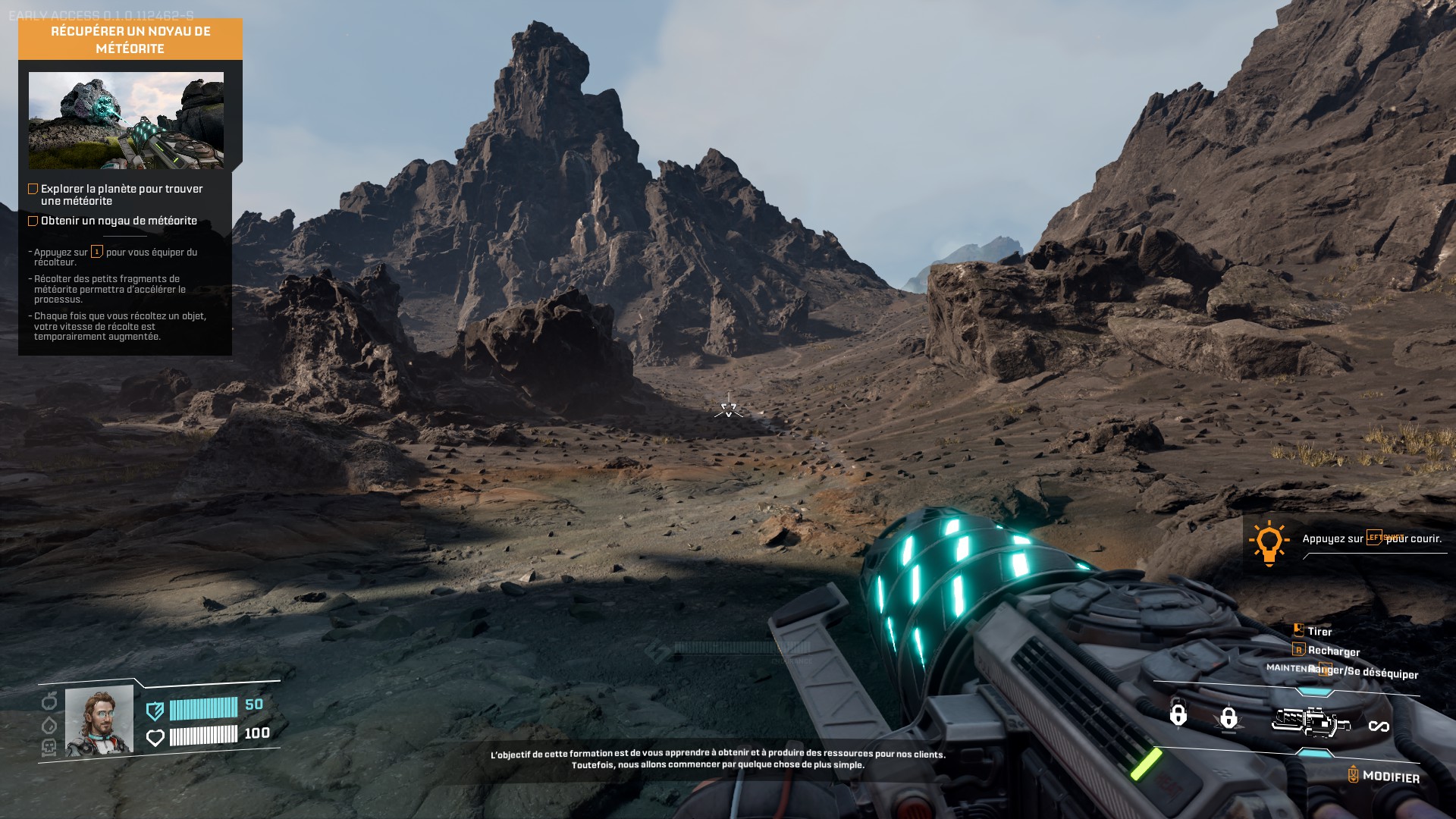Select the equipped harvester weapon slot
Screen dimensions: 1456x819
1310,721
